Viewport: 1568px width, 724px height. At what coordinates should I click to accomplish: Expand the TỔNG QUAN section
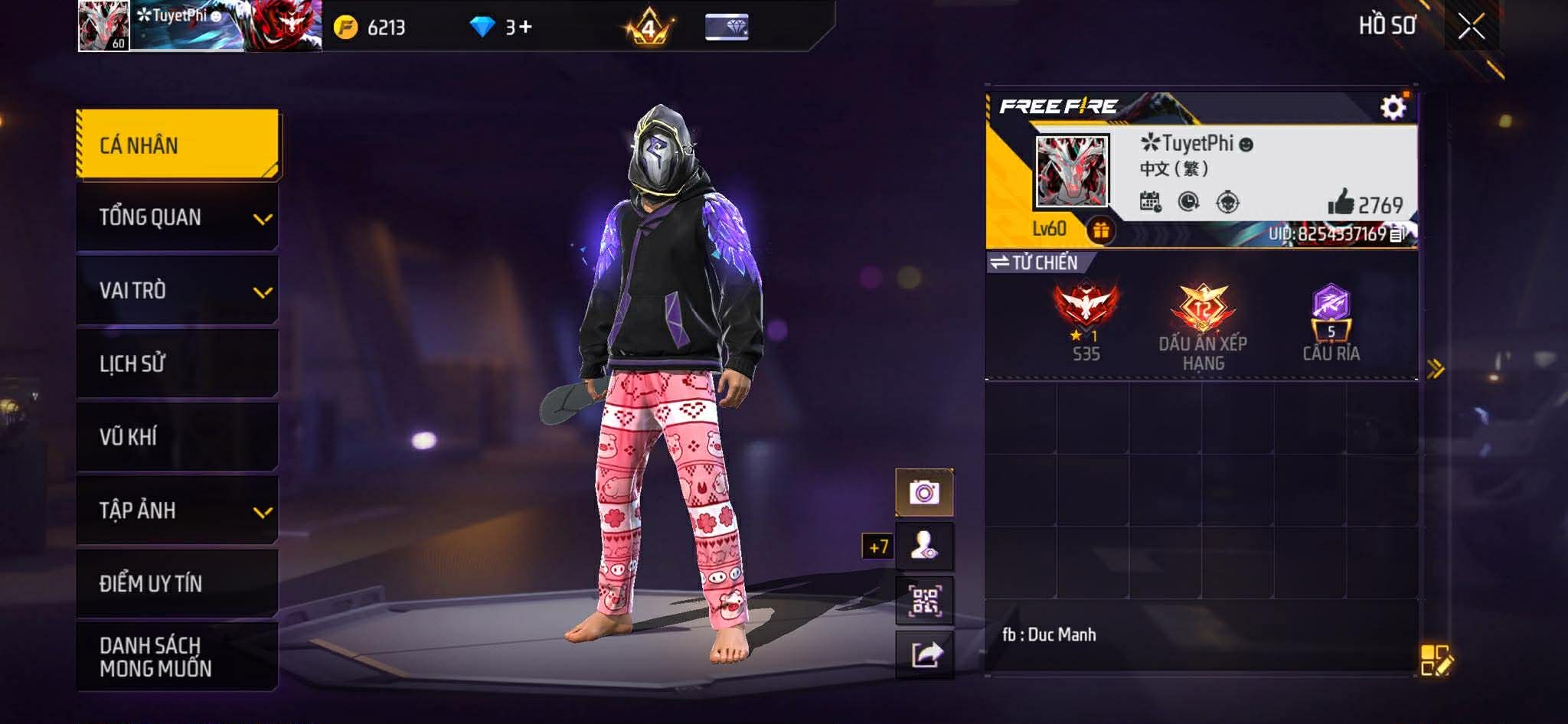click(x=178, y=217)
